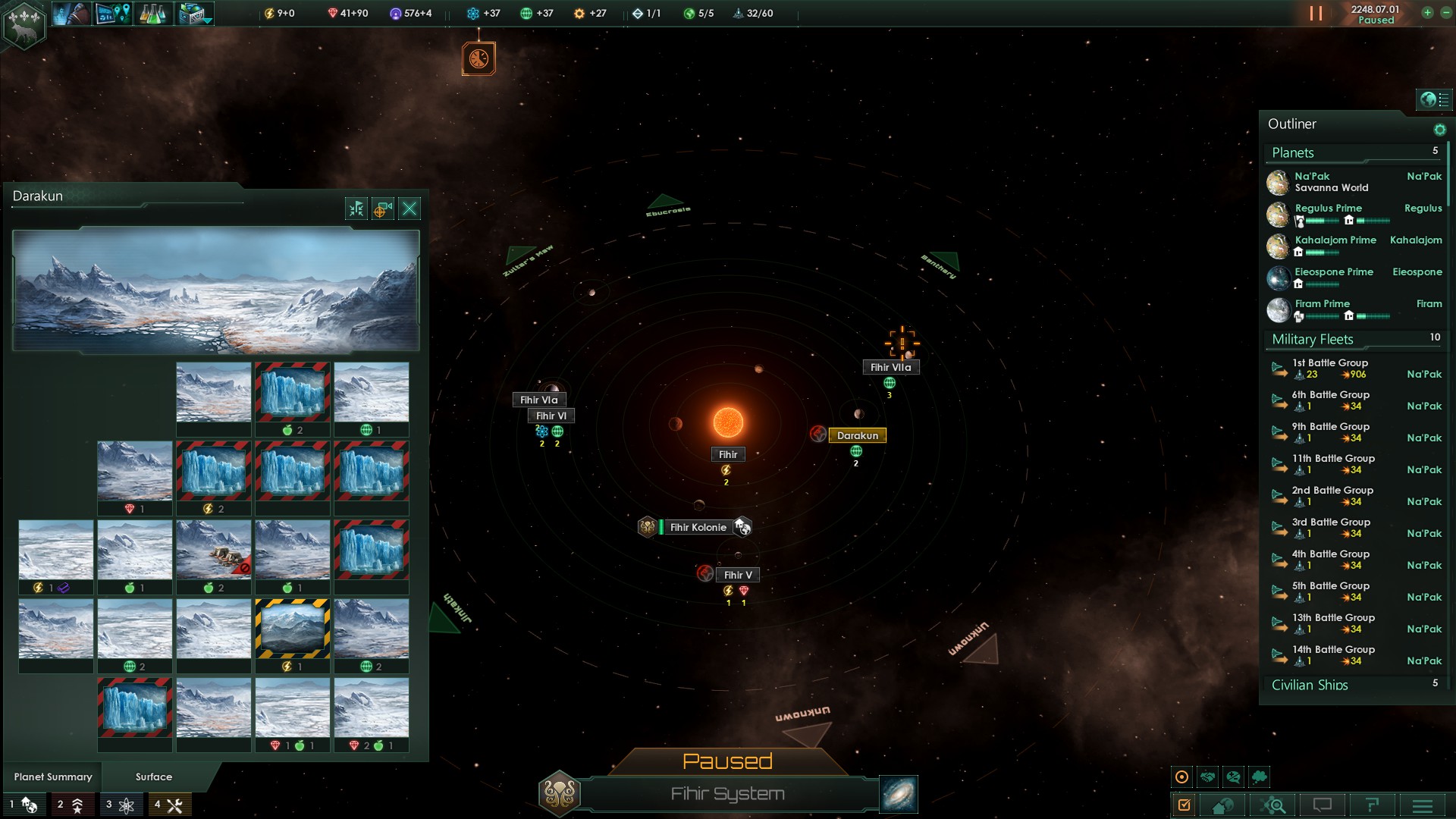Collapse the Military Fleets header
Viewport: 1456px width, 819px height.
click(1313, 340)
